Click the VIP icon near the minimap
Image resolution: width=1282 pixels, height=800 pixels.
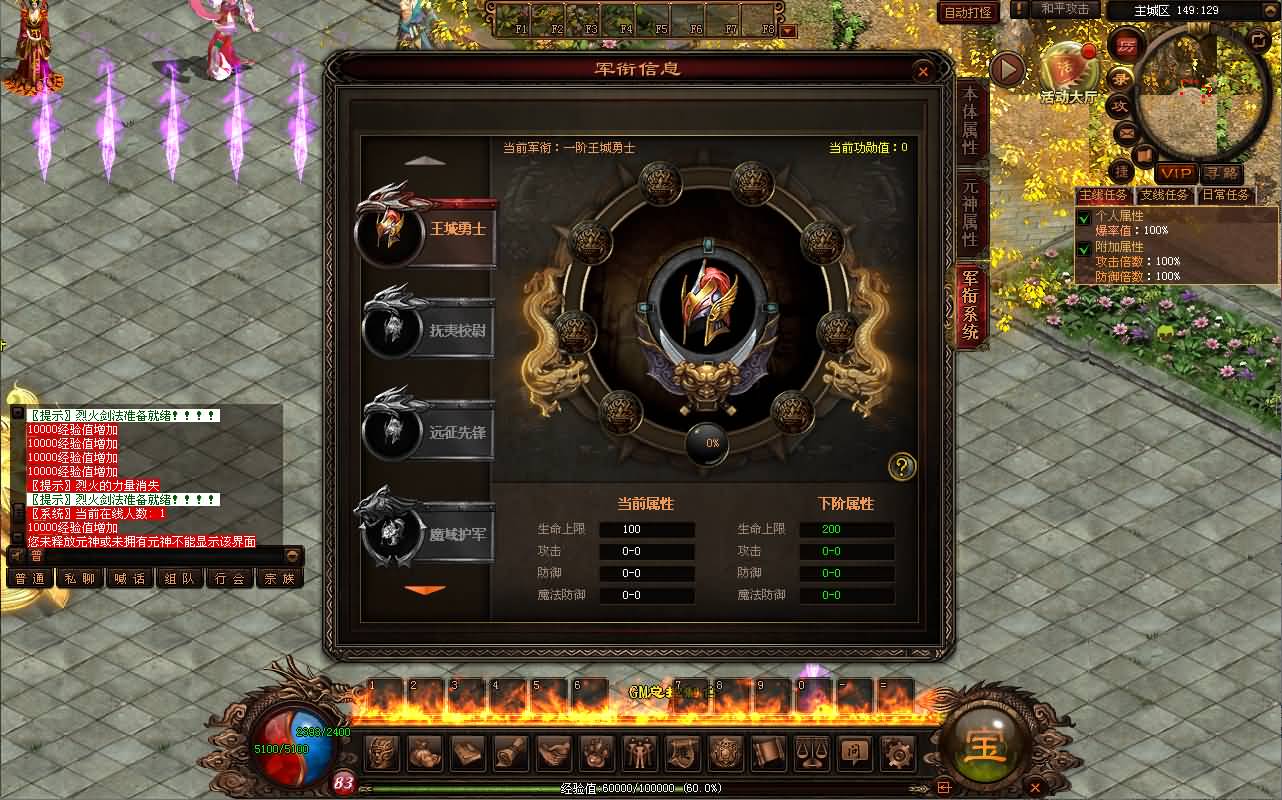1175,173
